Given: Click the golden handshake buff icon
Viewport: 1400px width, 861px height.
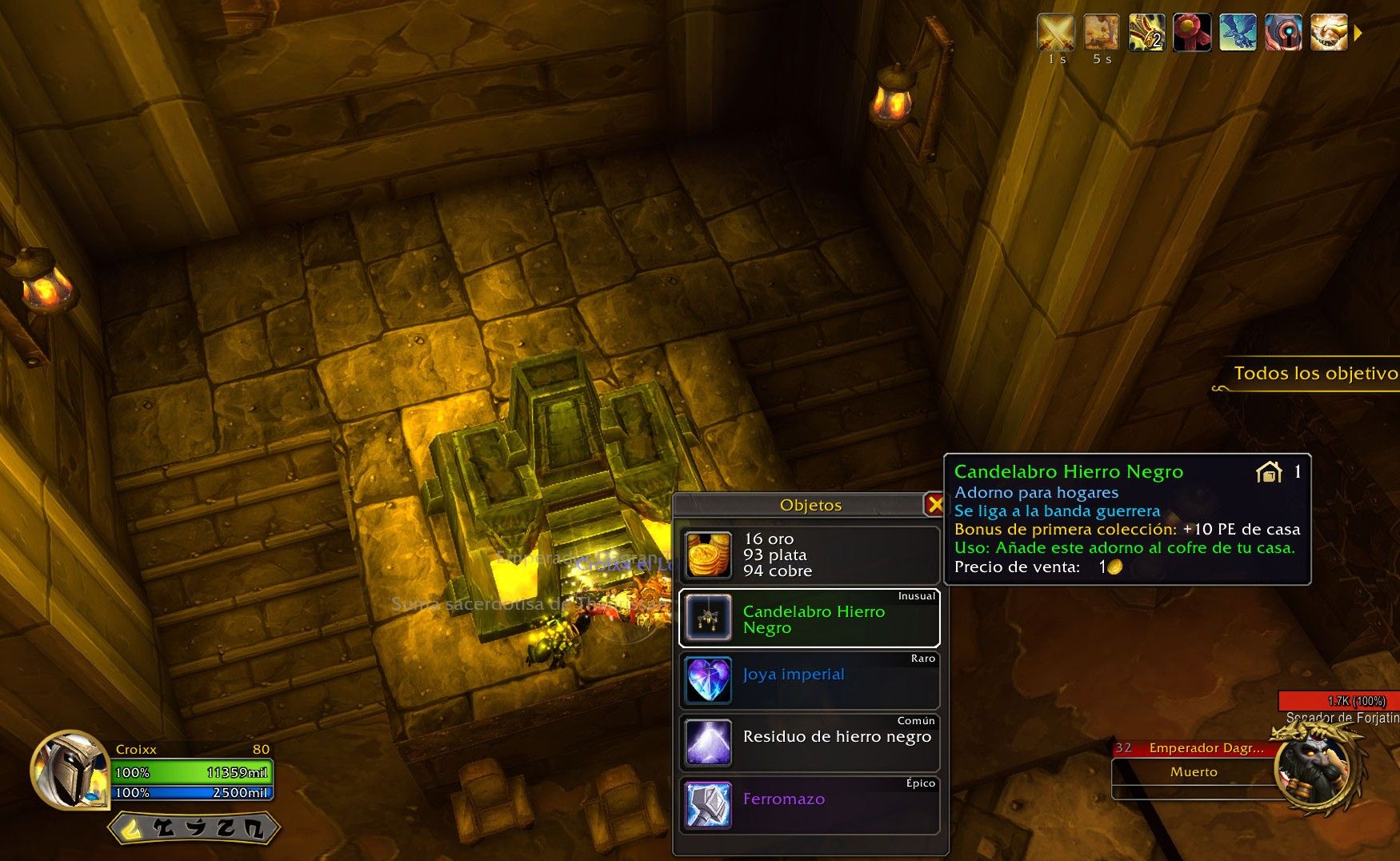Looking at the screenshot, I should [1329, 33].
